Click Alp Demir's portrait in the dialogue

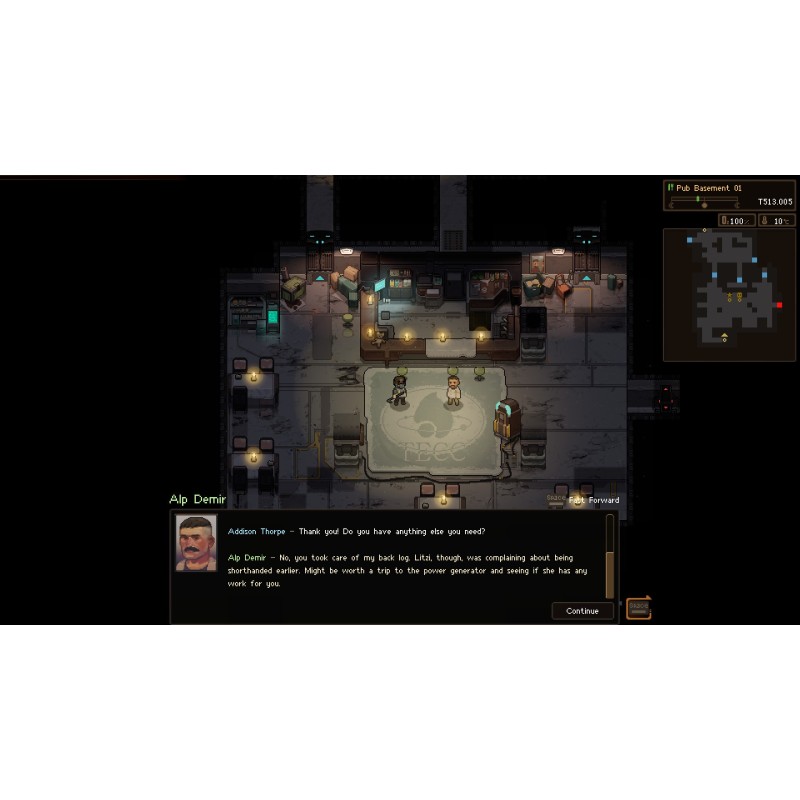[196, 543]
